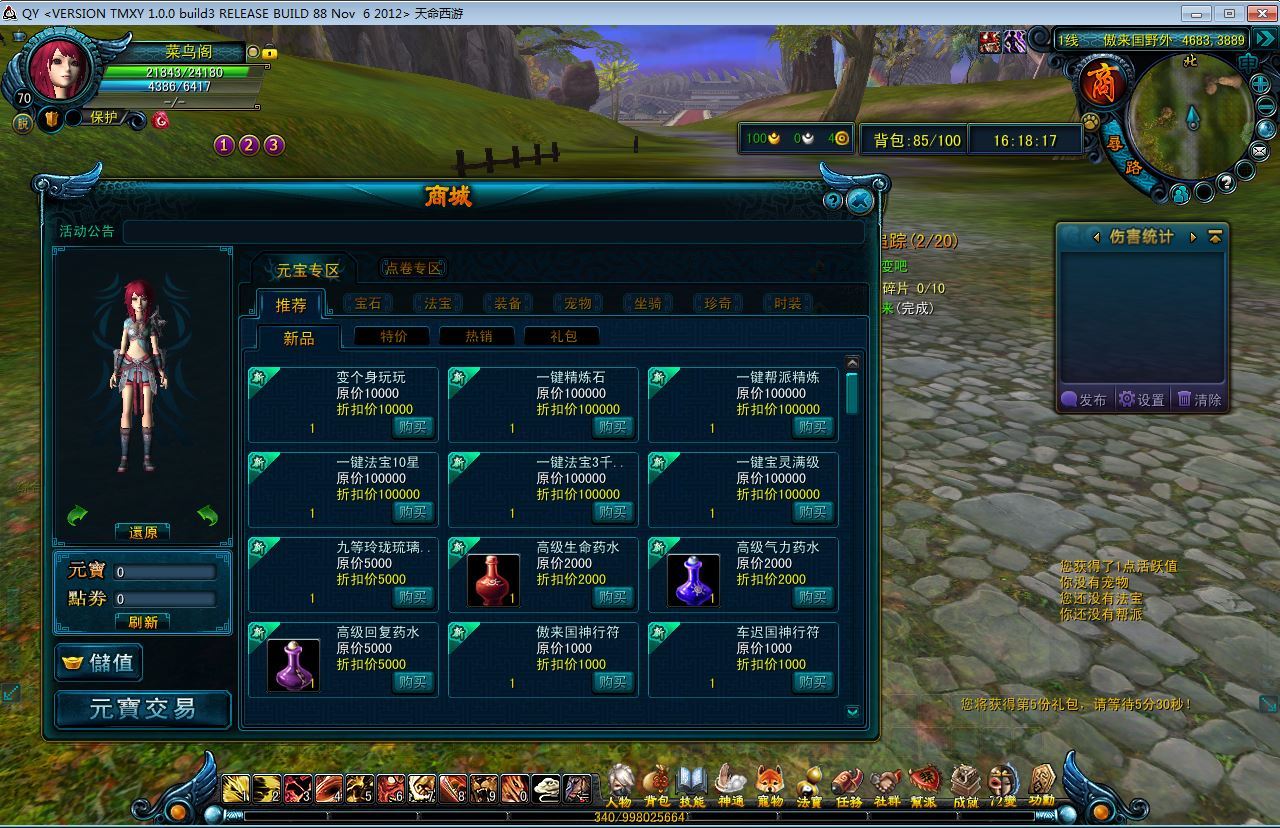
Task: Open the 宝石 shop category
Action: tap(368, 303)
